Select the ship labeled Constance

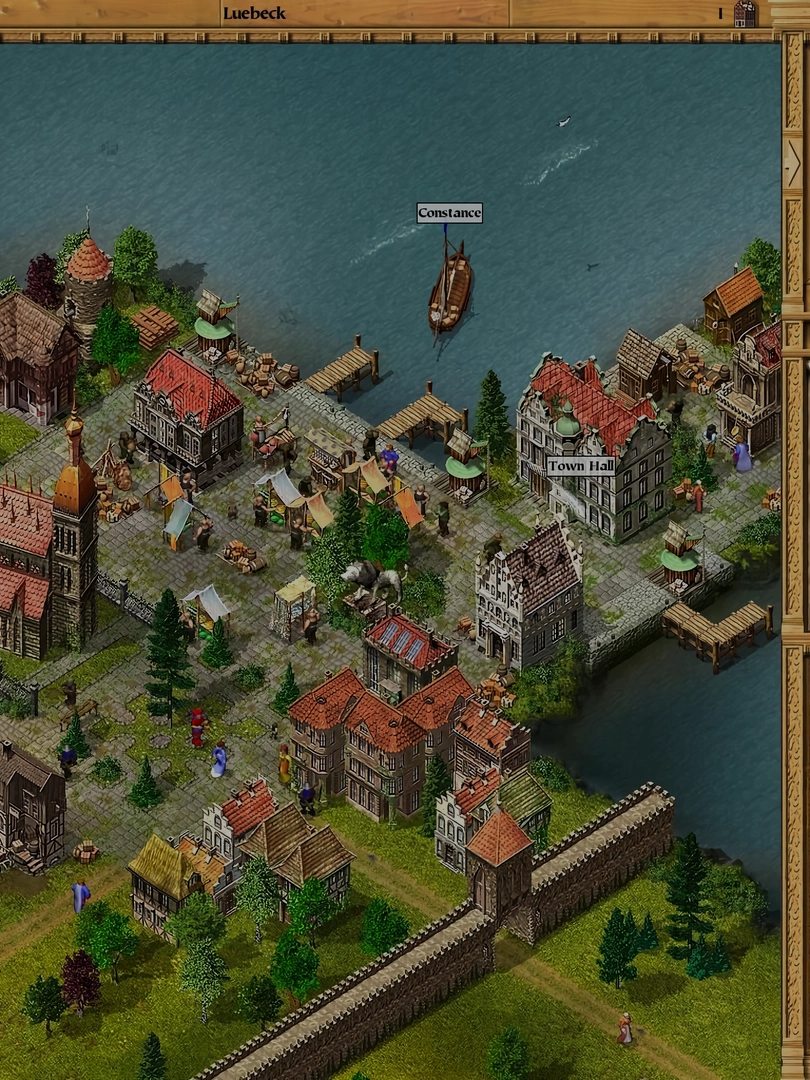coord(450,289)
